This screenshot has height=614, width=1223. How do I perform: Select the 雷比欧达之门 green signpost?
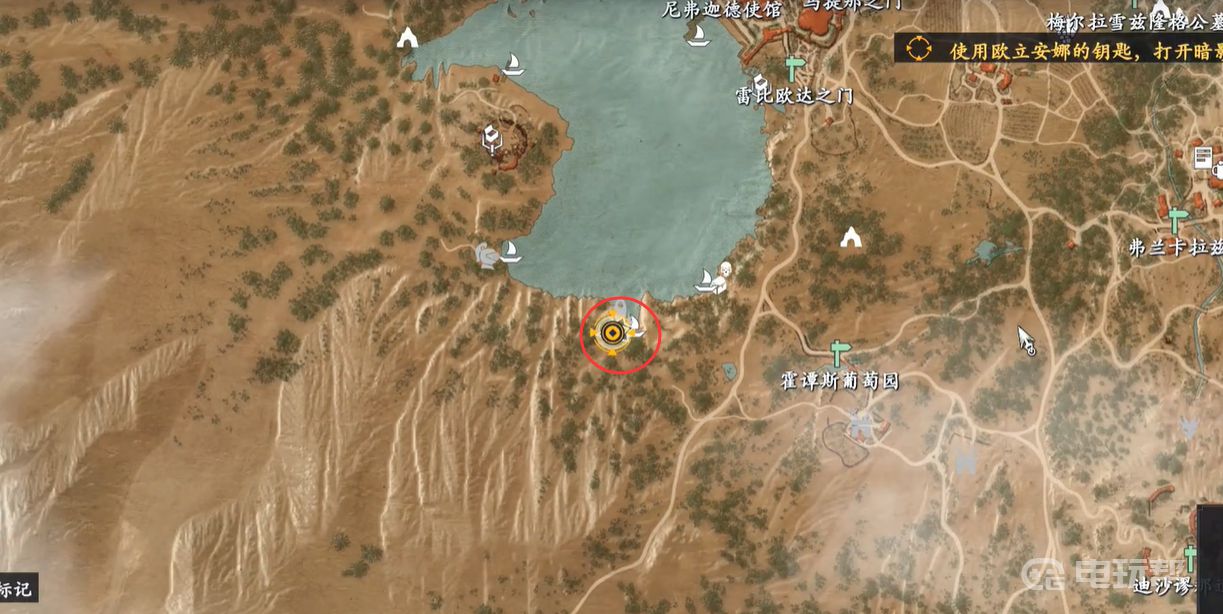tap(794, 69)
